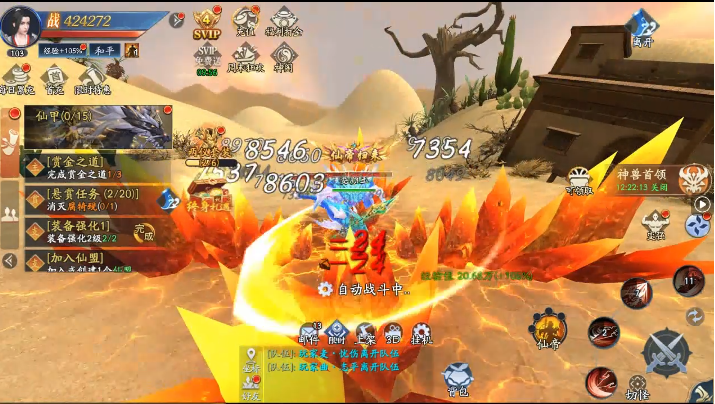Viewport: 715px width, 404px height.
Task: Open the 可领取 claimable reward icon
Action: pyautogui.click(x=580, y=181)
